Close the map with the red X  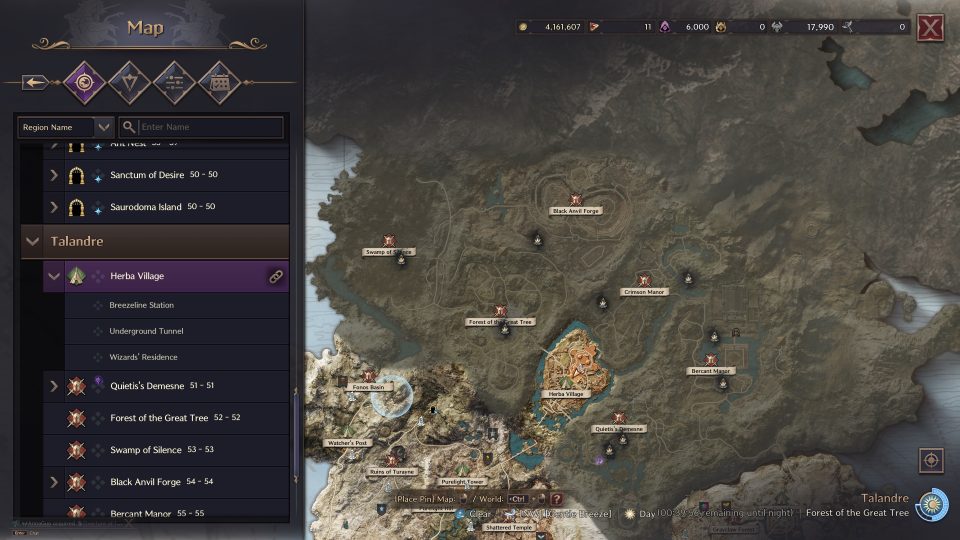[x=930, y=28]
